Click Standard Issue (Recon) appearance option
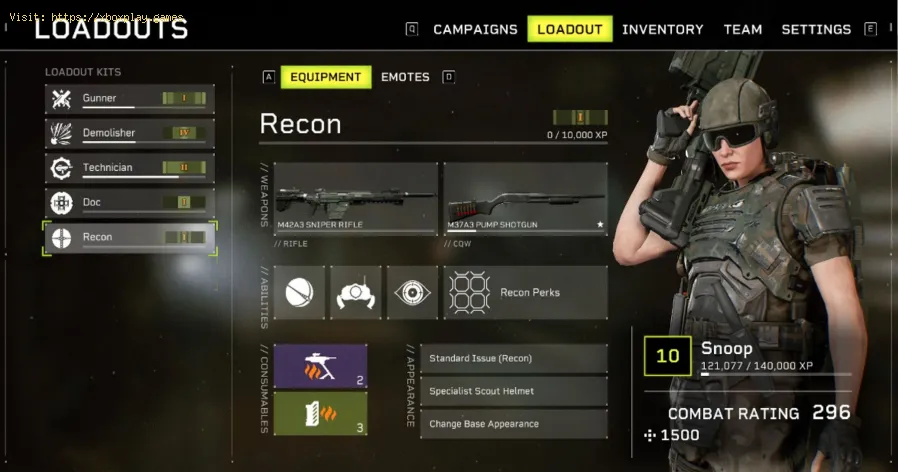The width and height of the screenshot is (898, 472). tap(515, 358)
